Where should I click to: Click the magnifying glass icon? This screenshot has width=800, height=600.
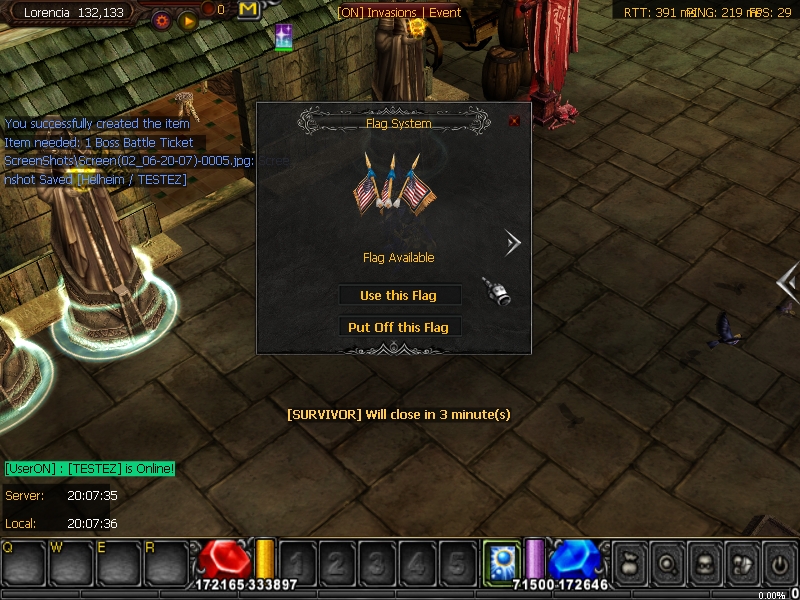point(666,561)
